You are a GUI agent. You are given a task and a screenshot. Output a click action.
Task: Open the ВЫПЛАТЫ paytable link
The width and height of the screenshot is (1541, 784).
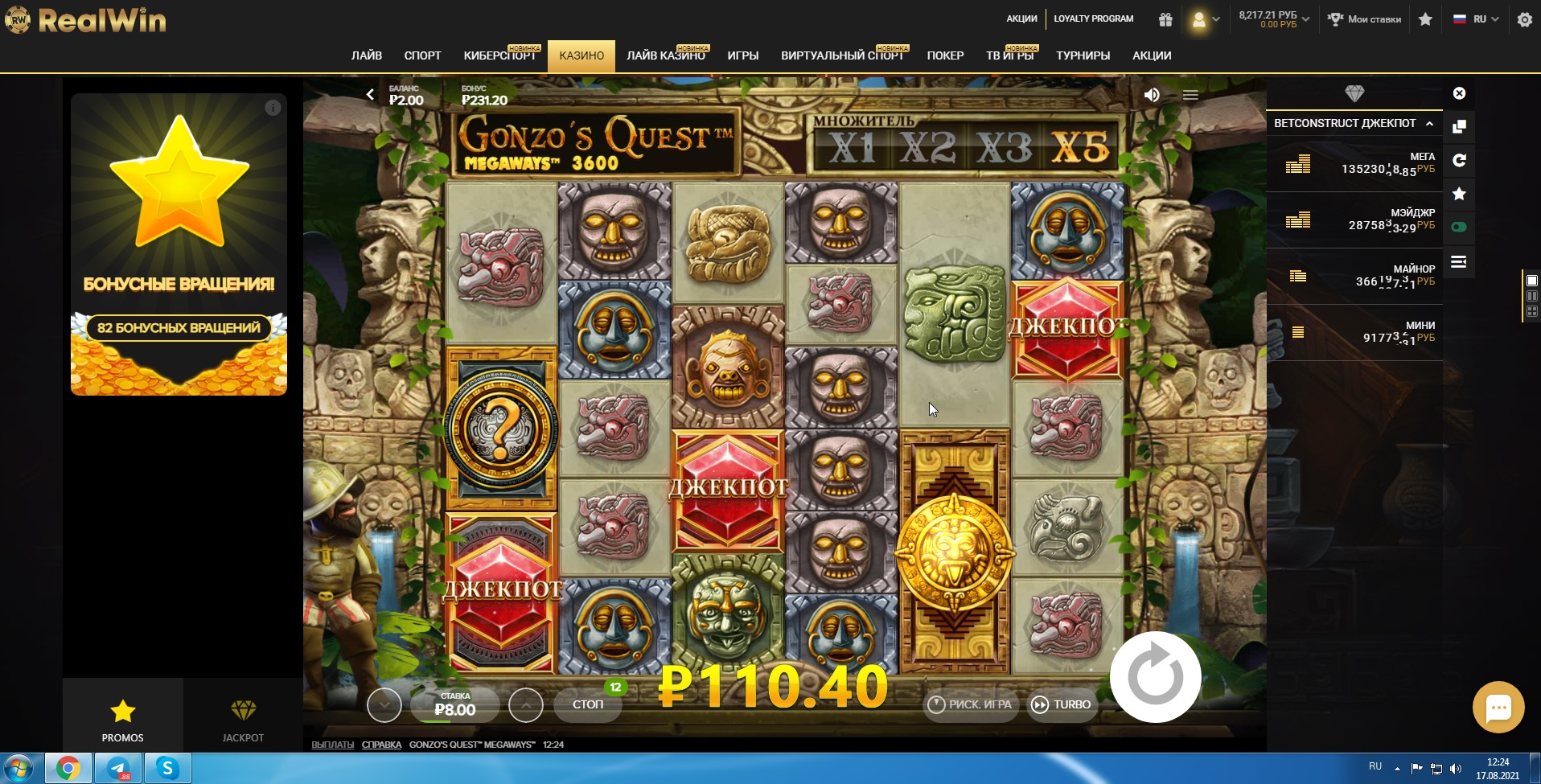pyautogui.click(x=332, y=745)
